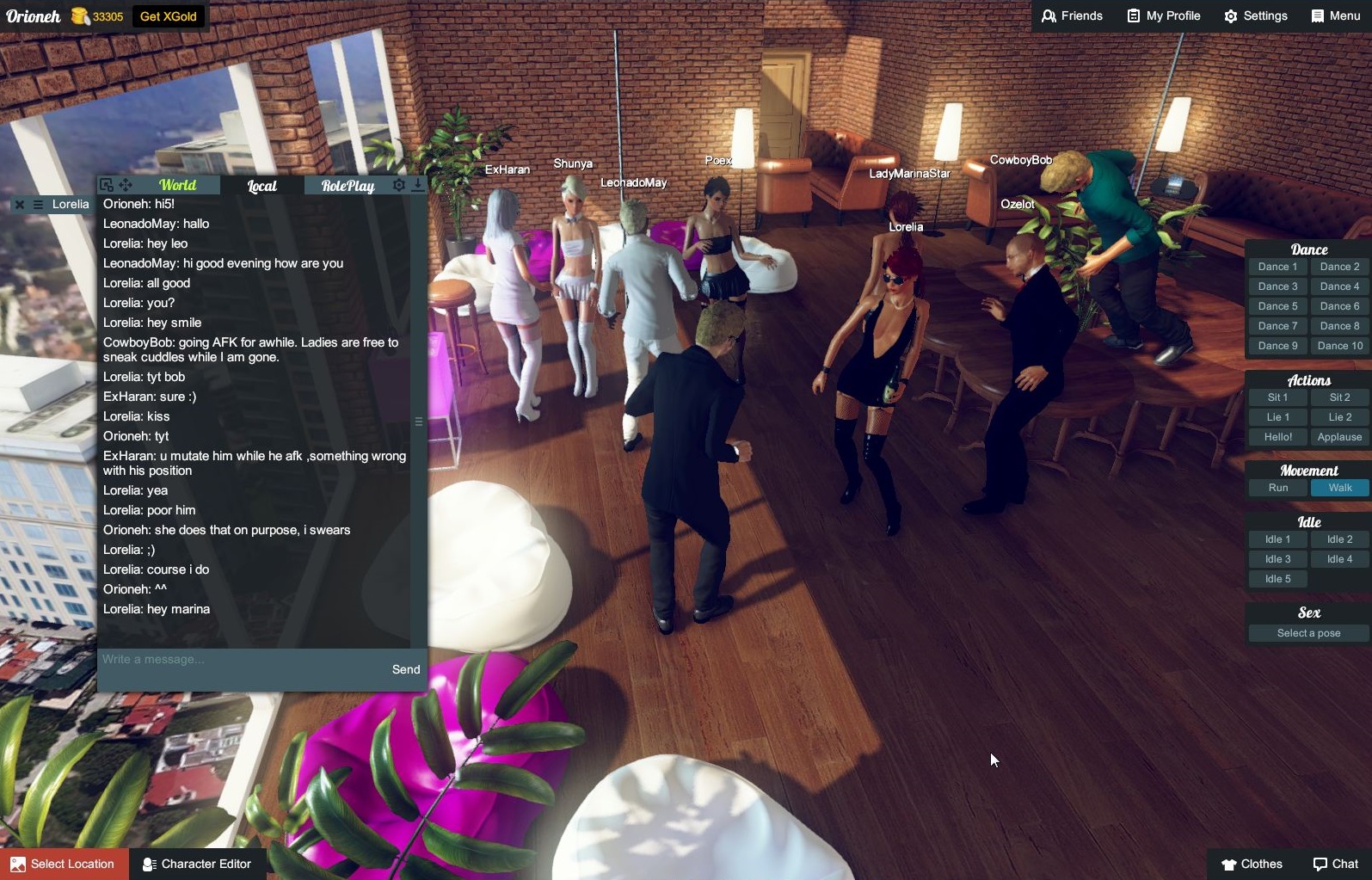The height and width of the screenshot is (880, 1372).
Task: Open My Profile from the top bar
Action: (1162, 15)
